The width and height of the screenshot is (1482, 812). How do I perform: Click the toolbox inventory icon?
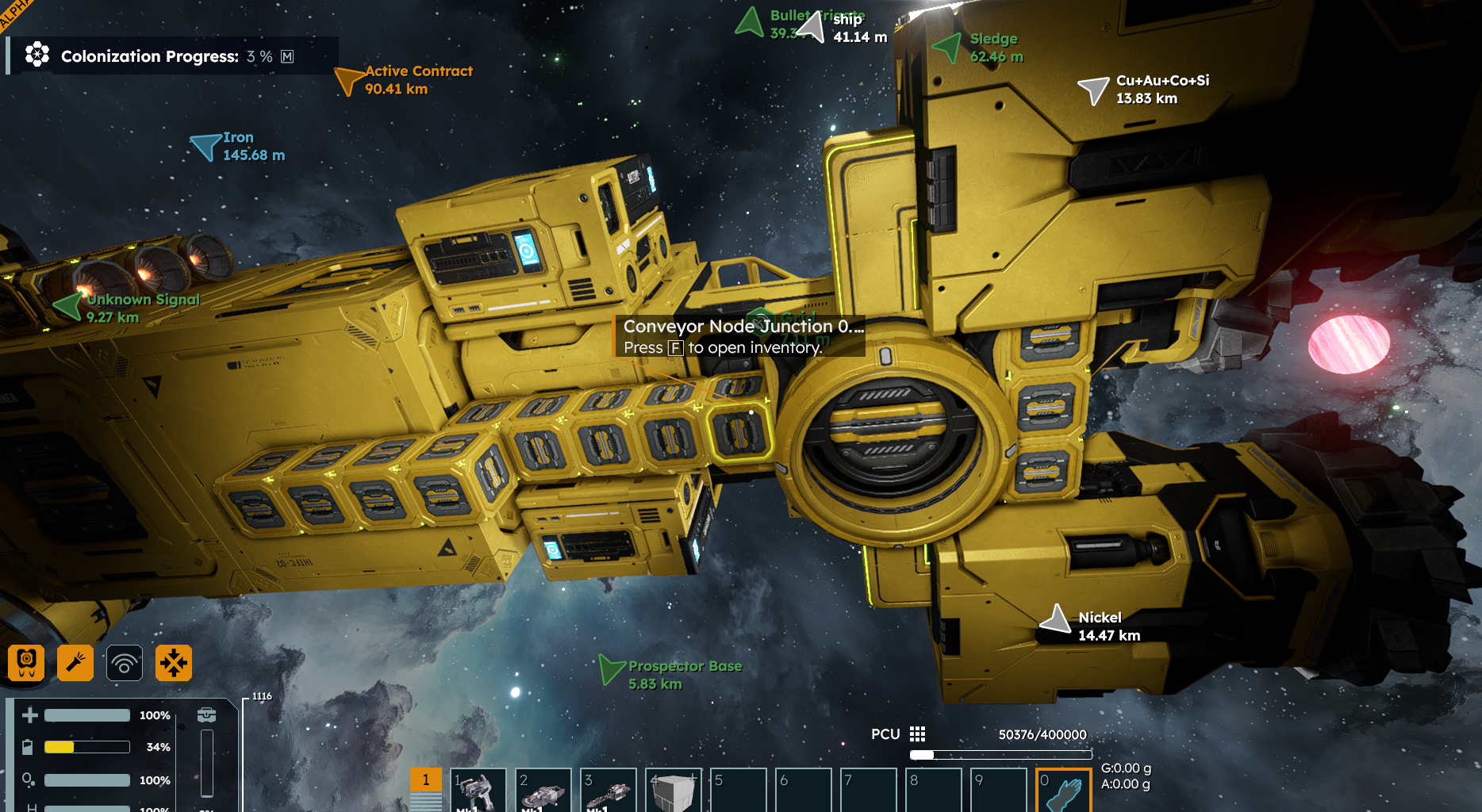coord(207,714)
